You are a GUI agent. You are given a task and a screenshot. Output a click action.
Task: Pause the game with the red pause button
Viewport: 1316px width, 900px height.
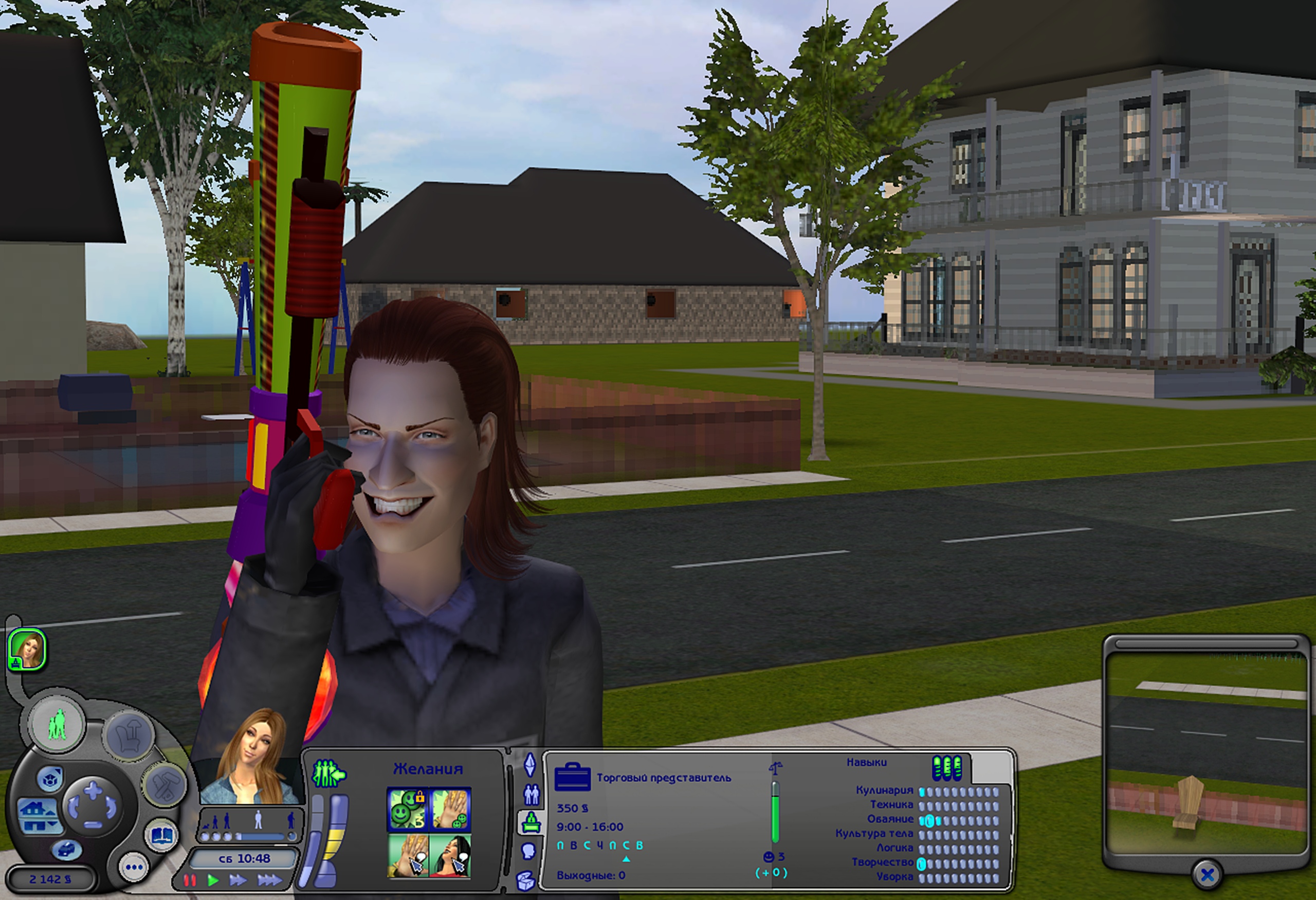coord(190,880)
